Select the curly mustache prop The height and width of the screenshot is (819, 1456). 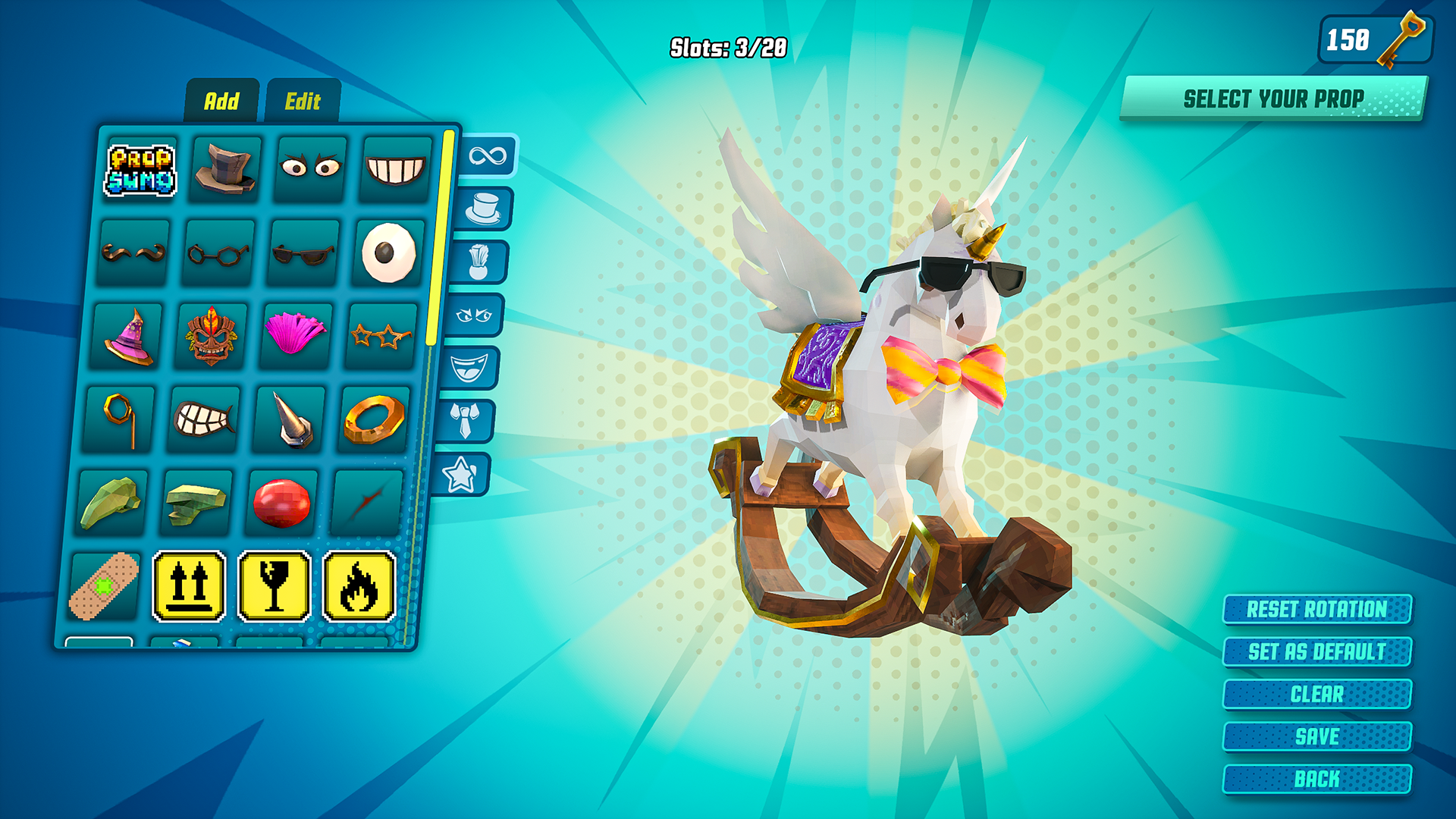[x=133, y=253]
